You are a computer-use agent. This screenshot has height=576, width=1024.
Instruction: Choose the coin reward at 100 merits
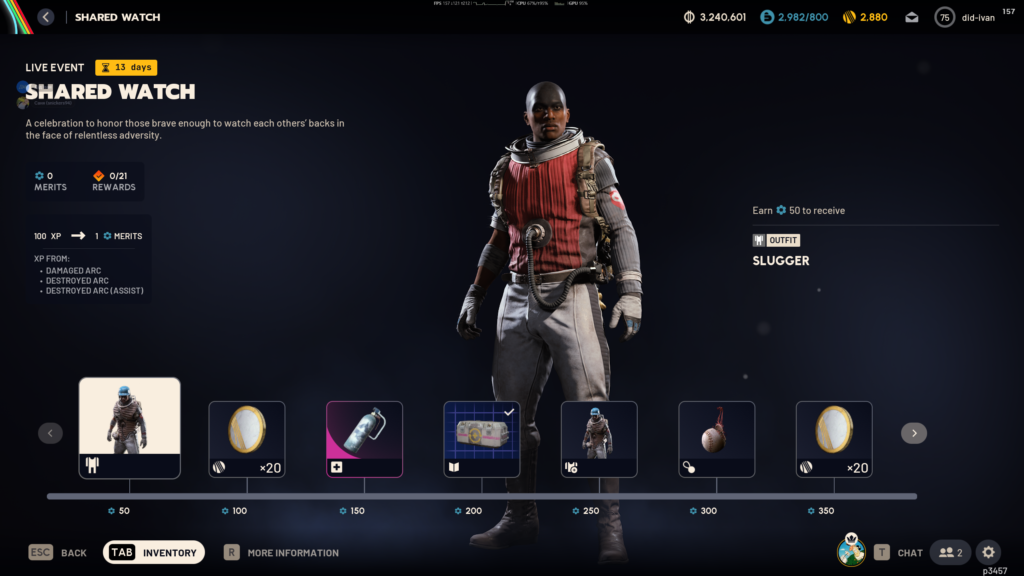click(x=247, y=439)
